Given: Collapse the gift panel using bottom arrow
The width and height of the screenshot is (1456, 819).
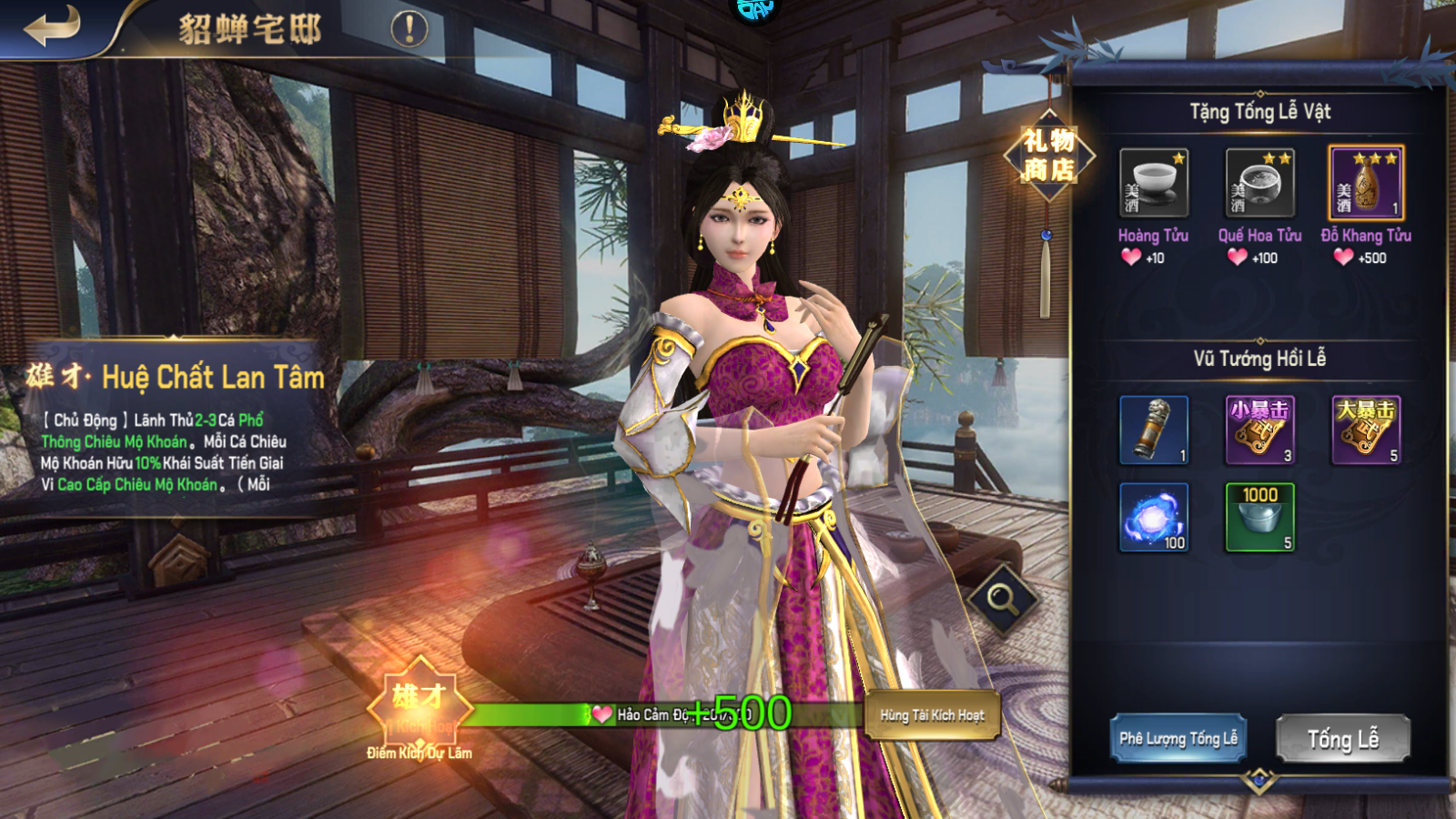Looking at the screenshot, I should pyautogui.click(x=1259, y=780).
